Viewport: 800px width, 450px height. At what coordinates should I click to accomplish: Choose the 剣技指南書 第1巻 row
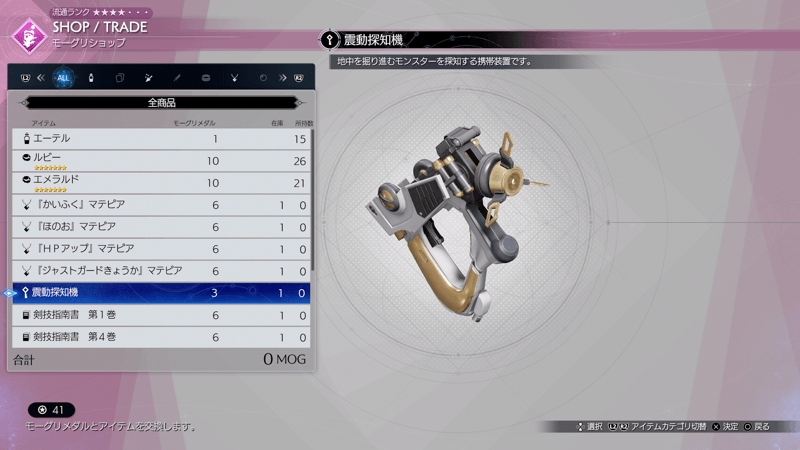(160, 315)
